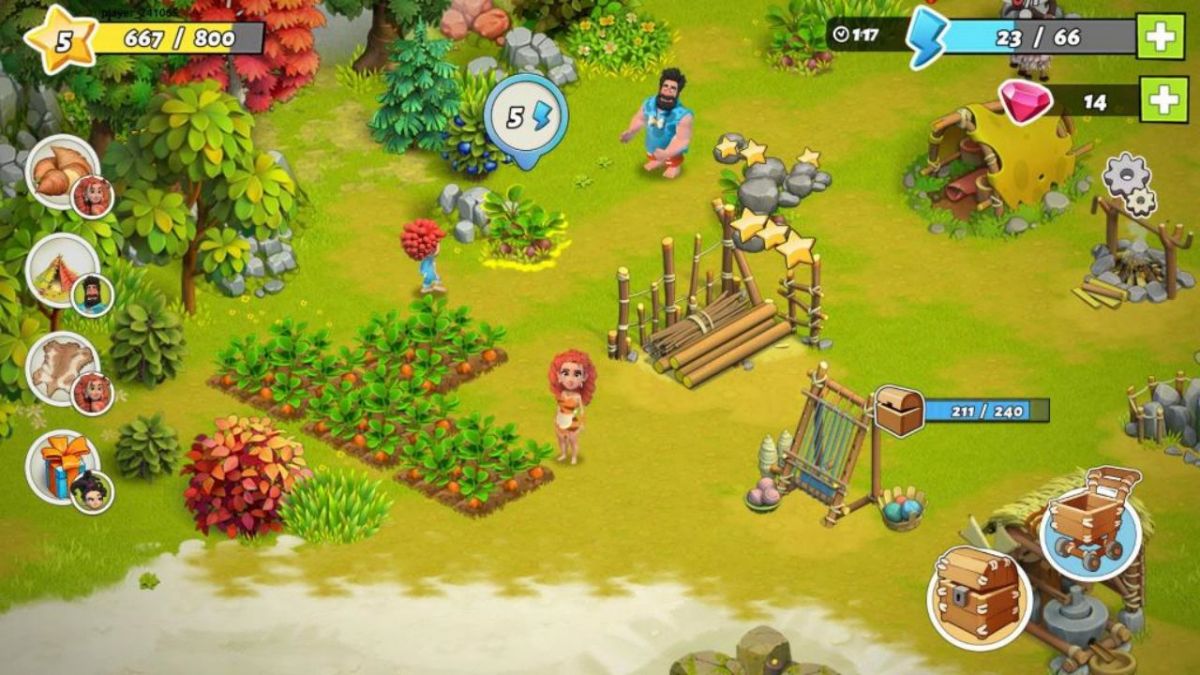
Task: Open the tent quest from the bearded man
Action: [x=62, y=270]
